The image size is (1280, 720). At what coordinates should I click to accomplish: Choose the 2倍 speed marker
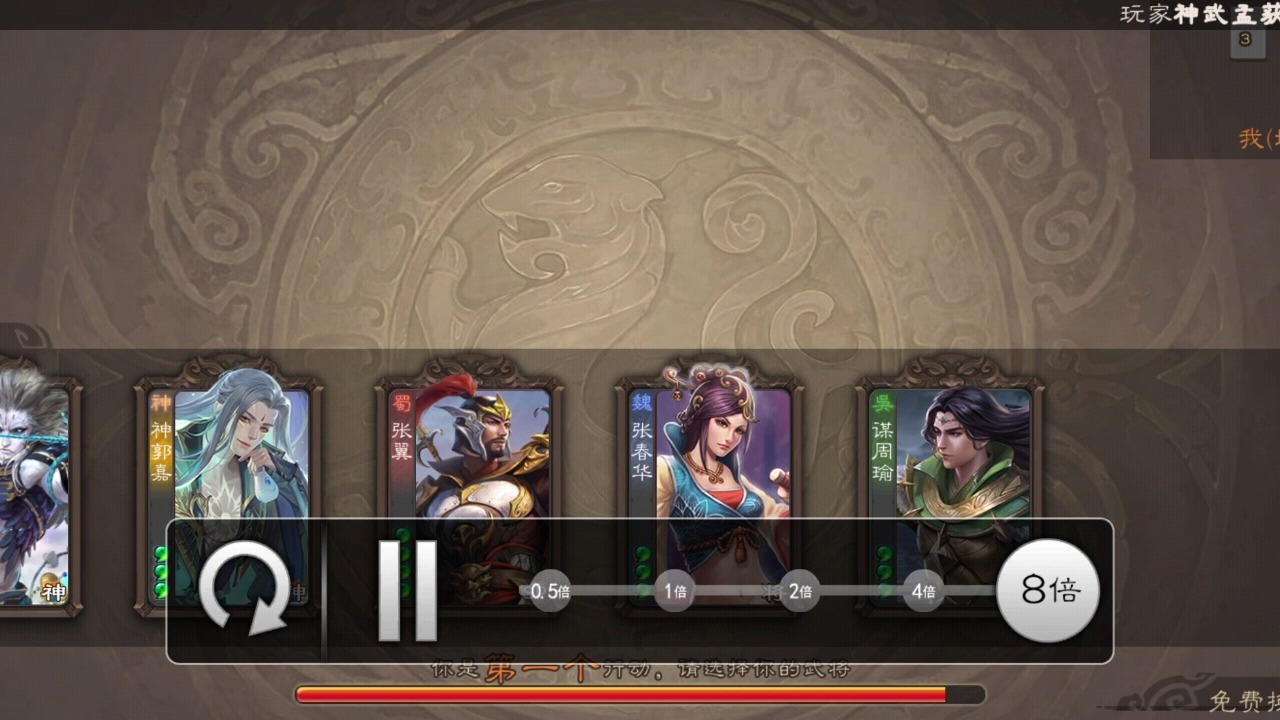799,591
